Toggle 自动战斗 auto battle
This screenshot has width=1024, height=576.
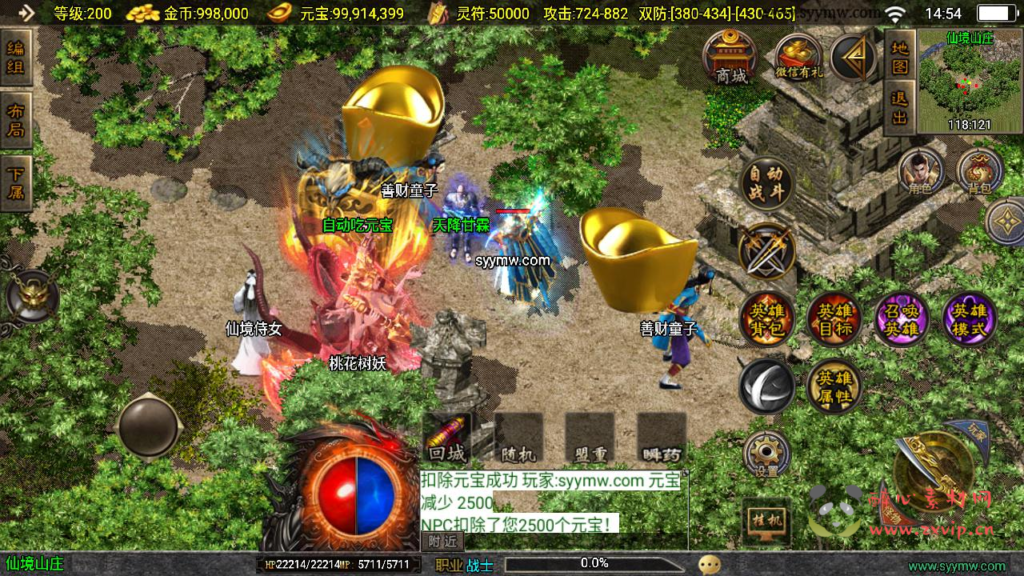[x=767, y=183]
